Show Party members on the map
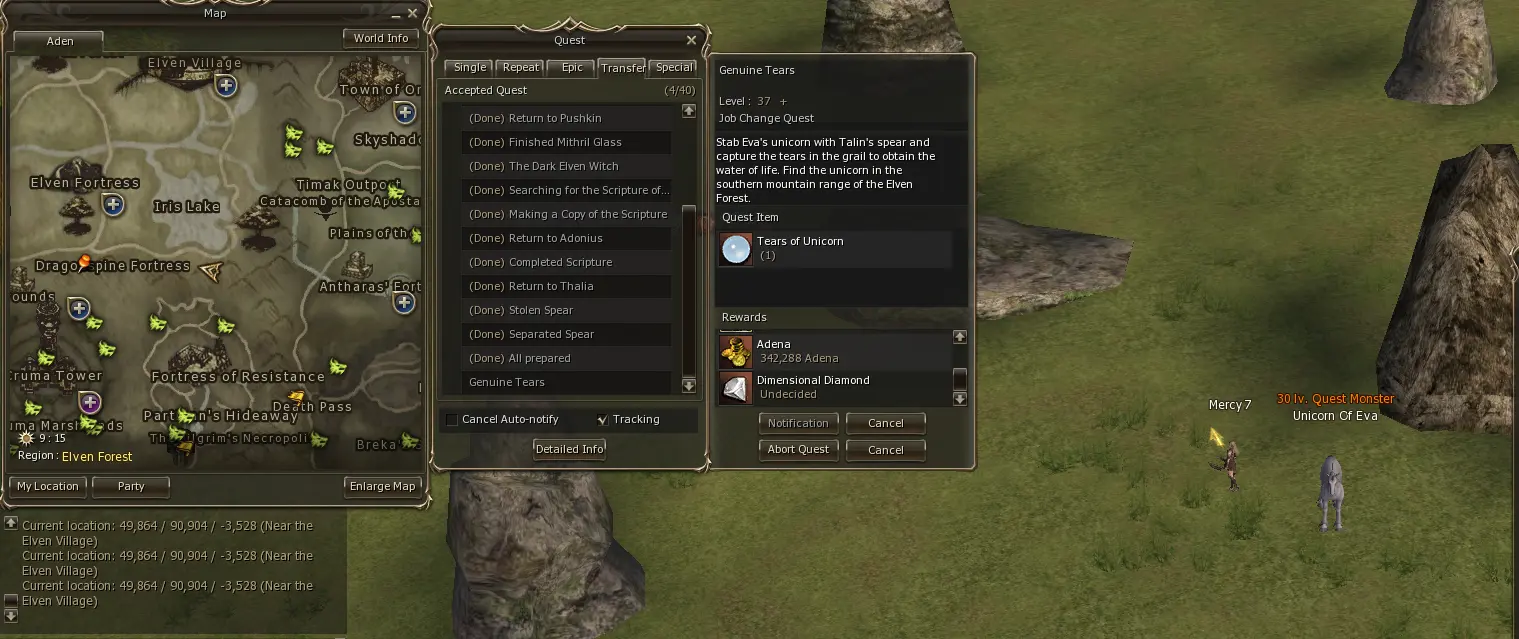Viewport: 1519px width, 639px height. coord(131,487)
